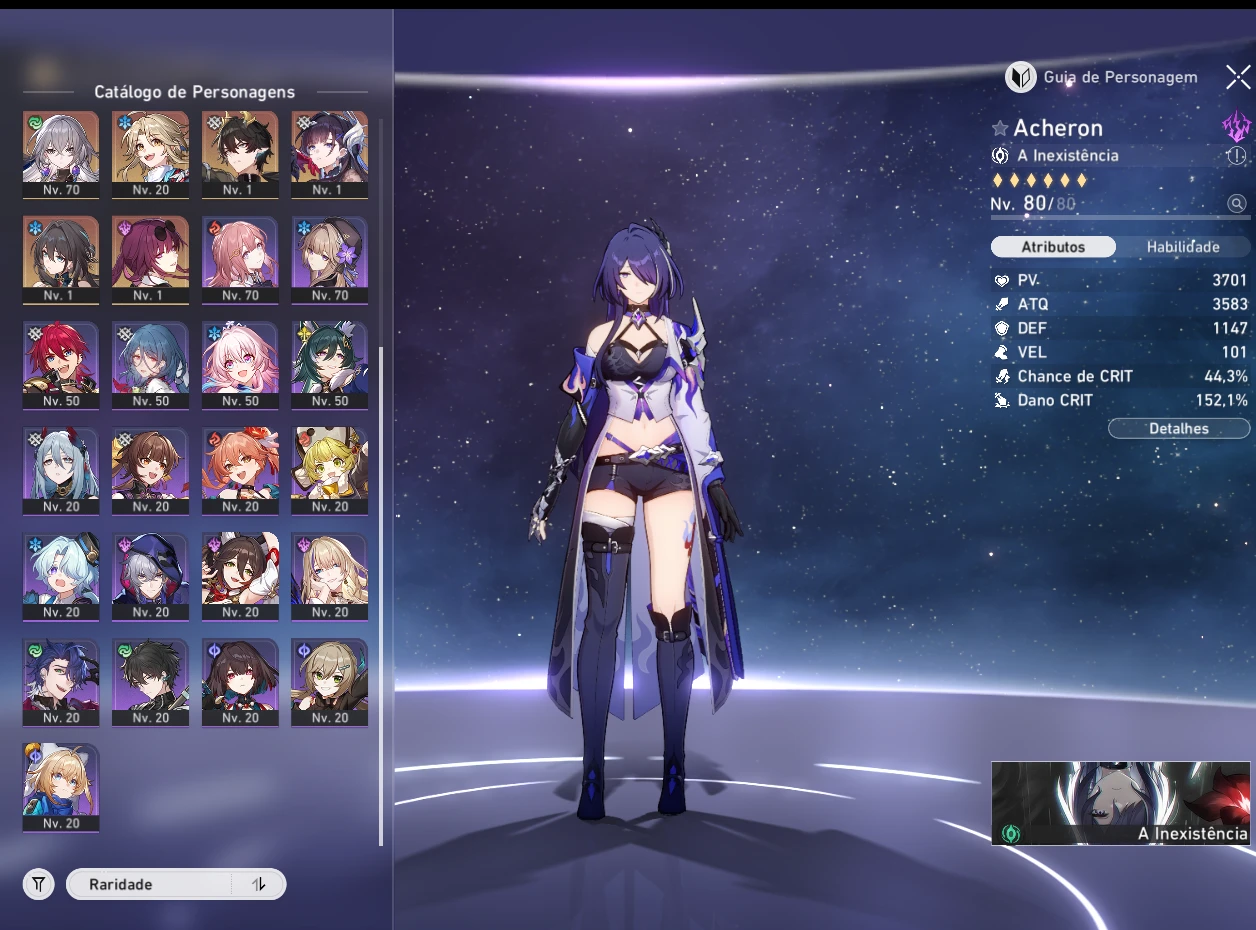Image resolution: width=1256 pixels, height=930 pixels.
Task: Open the character filter funnel
Action: (x=39, y=884)
